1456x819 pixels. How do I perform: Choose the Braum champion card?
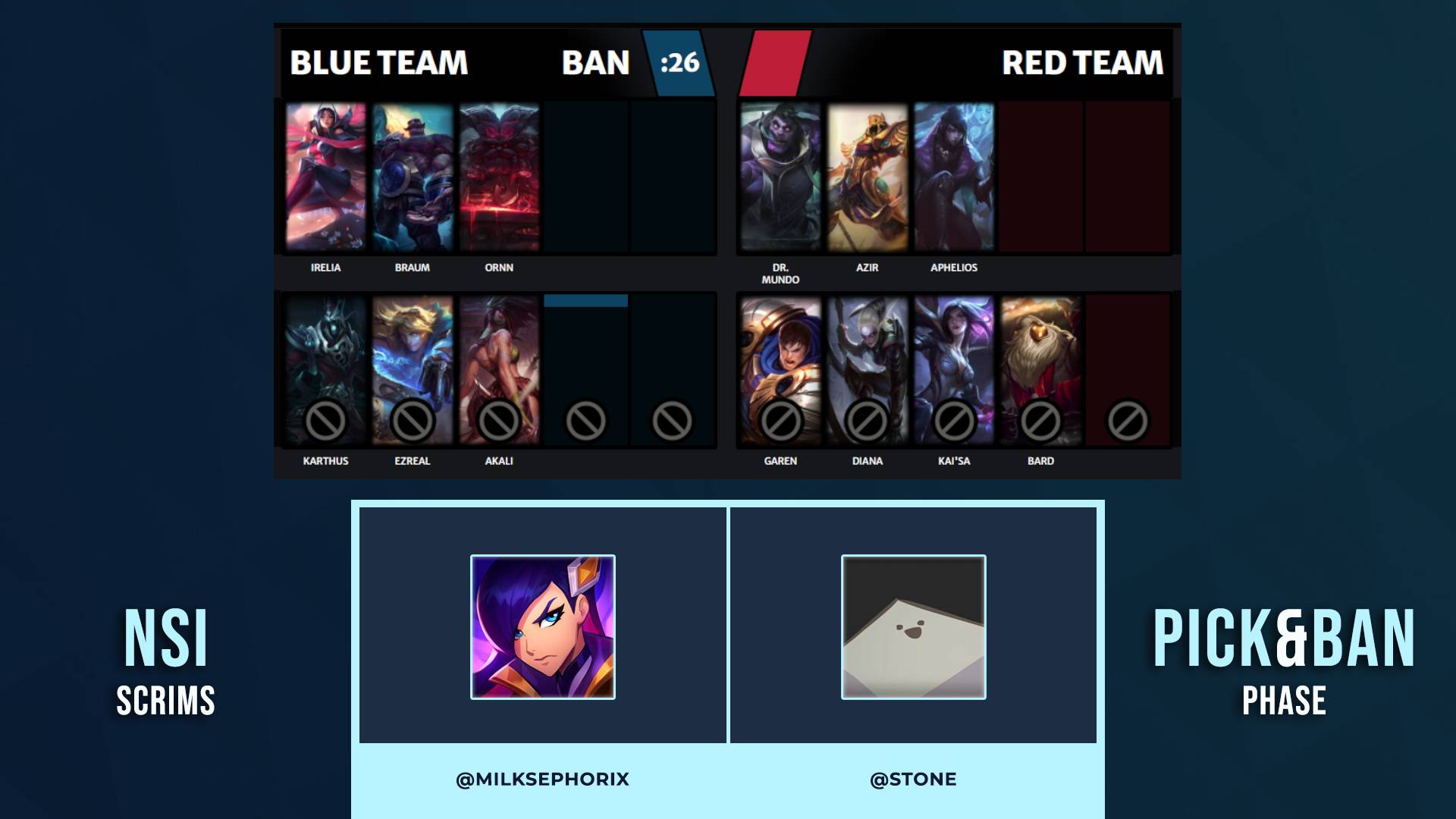point(413,177)
